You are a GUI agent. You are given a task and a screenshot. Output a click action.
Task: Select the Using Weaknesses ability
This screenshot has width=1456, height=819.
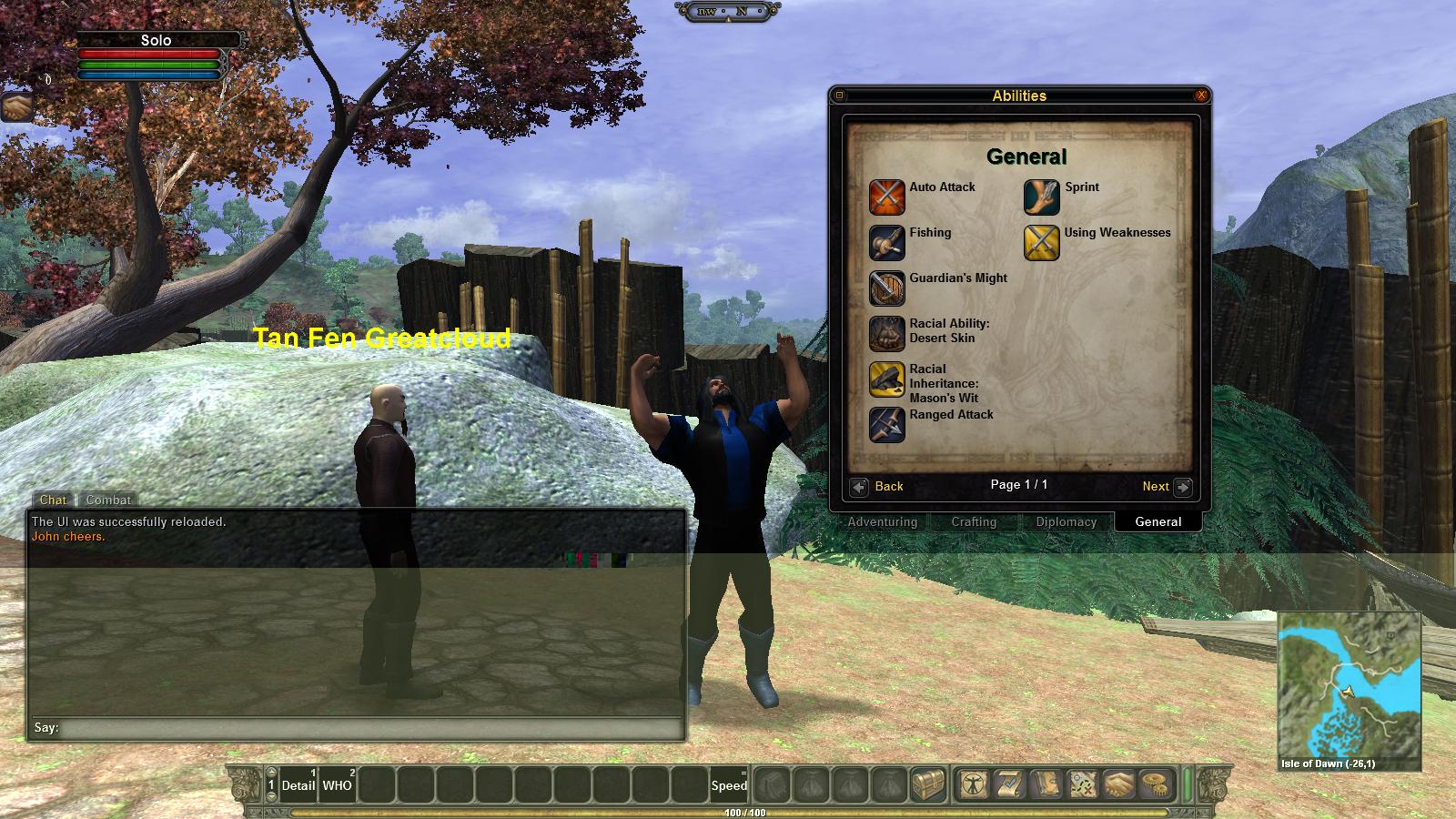(x=1041, y=243)
